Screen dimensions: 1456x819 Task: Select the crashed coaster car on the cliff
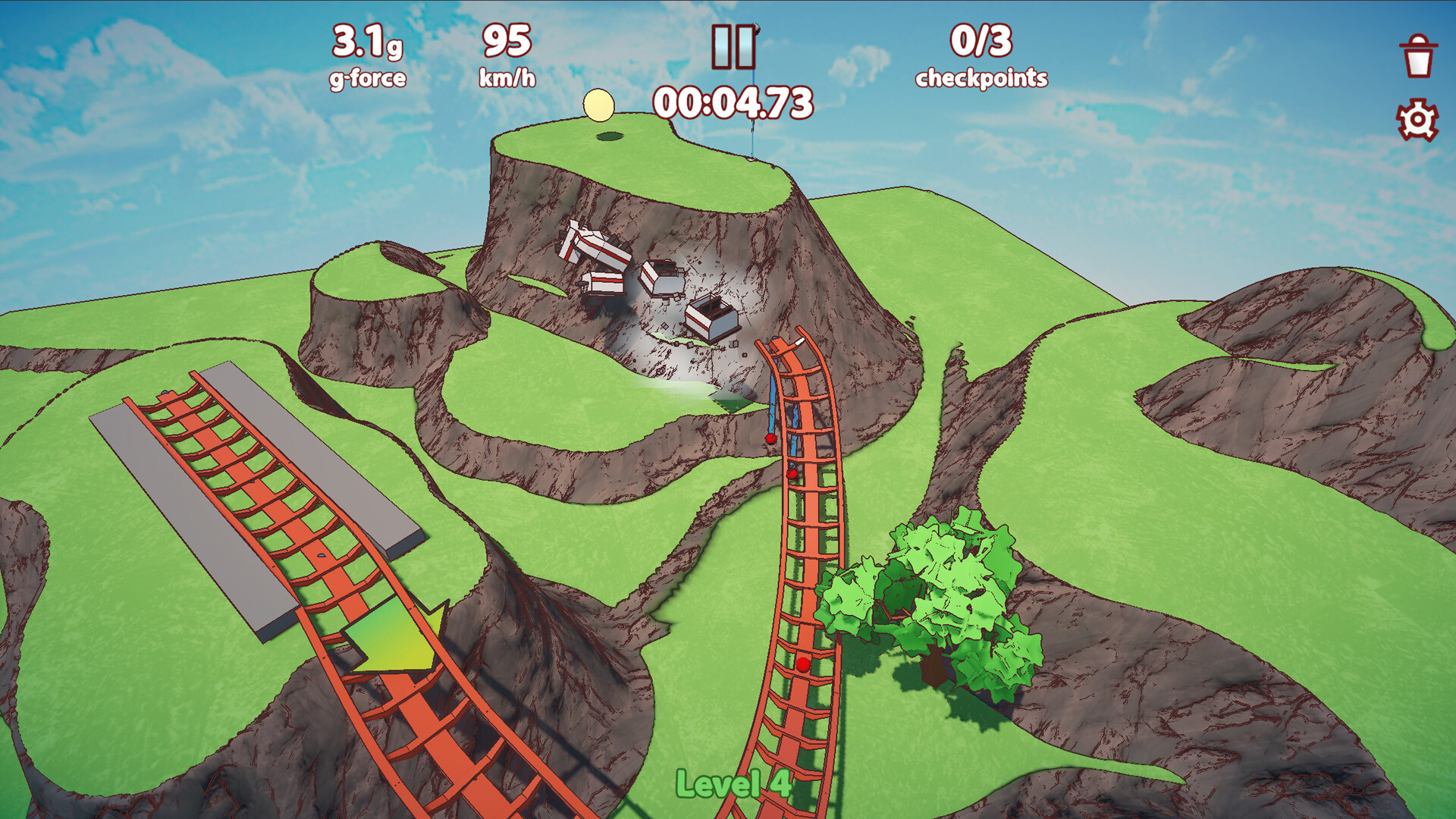711,318
